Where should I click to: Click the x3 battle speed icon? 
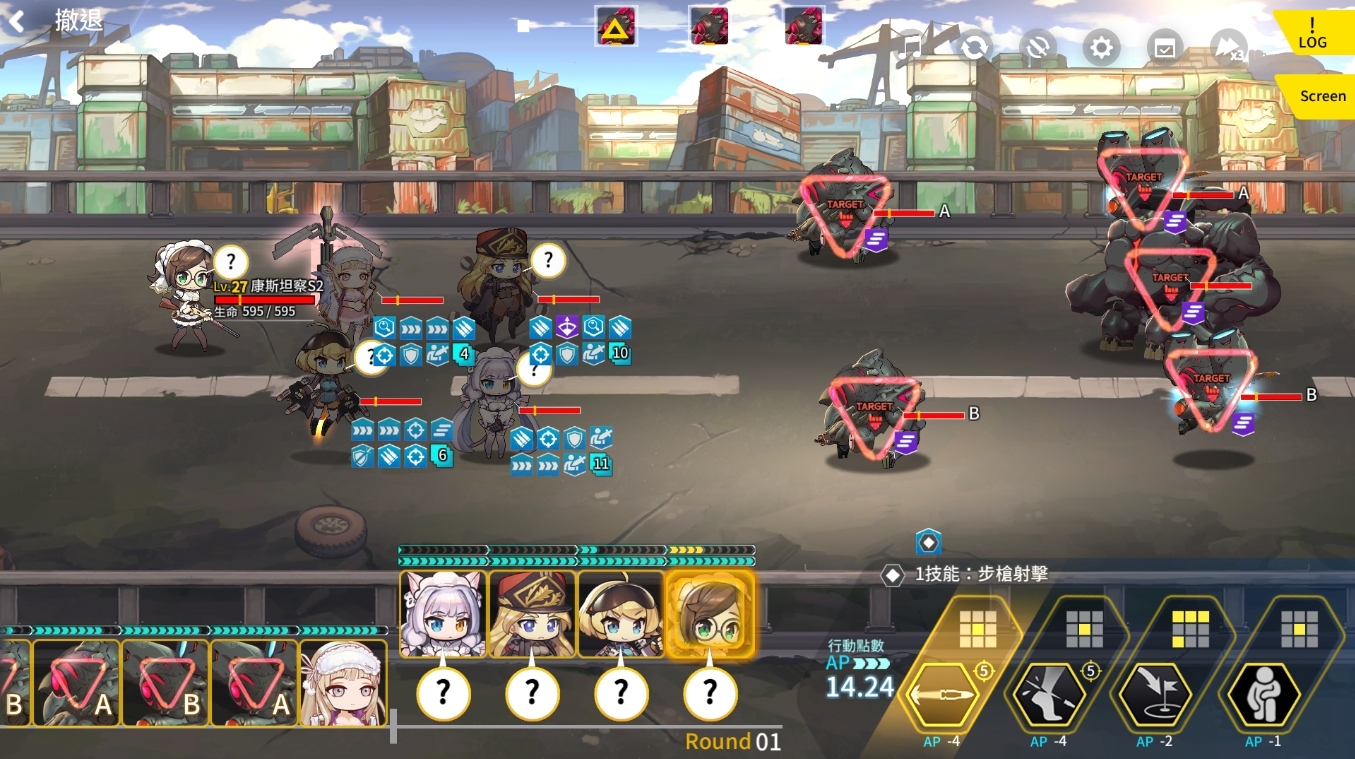1228,47
